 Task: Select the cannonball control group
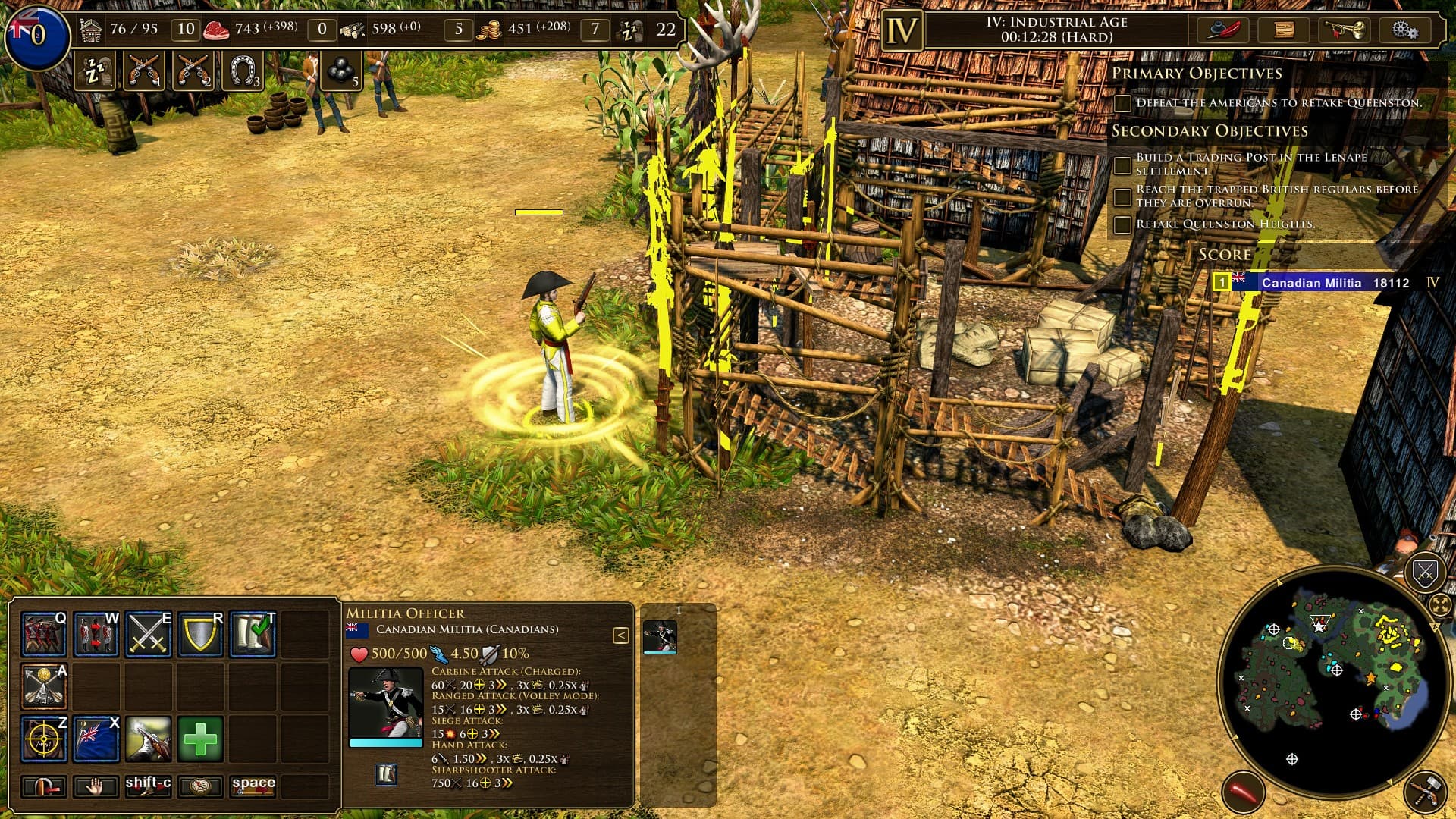pos(340,71)
